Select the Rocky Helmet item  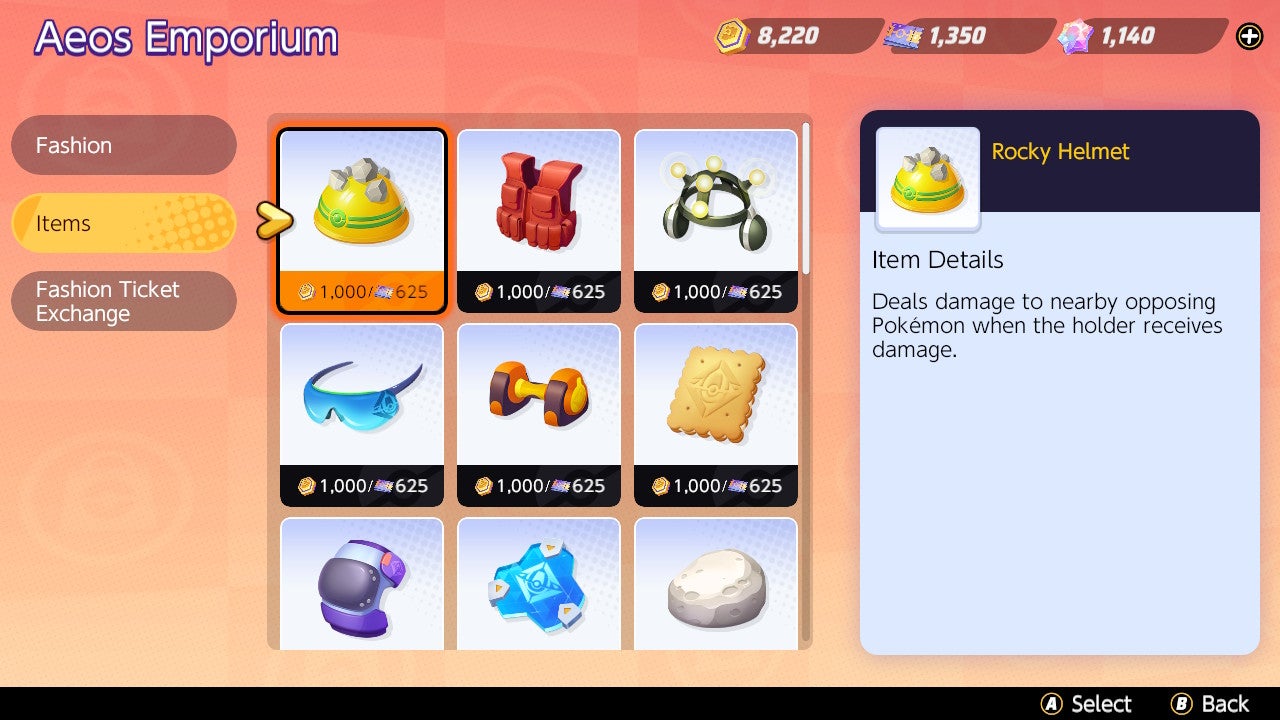tap(361, 200)
